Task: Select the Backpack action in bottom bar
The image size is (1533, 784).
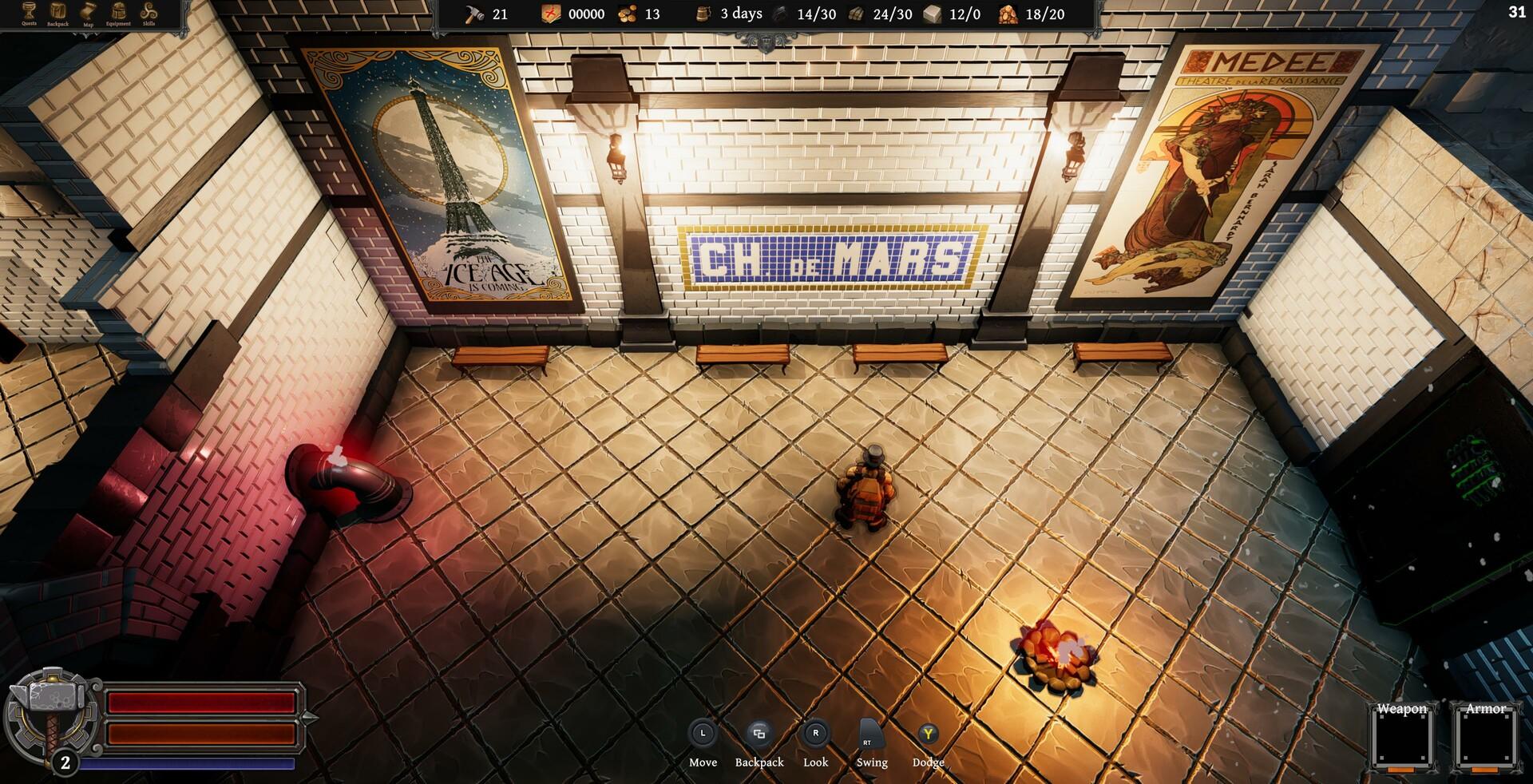Action: click(759, 731)
